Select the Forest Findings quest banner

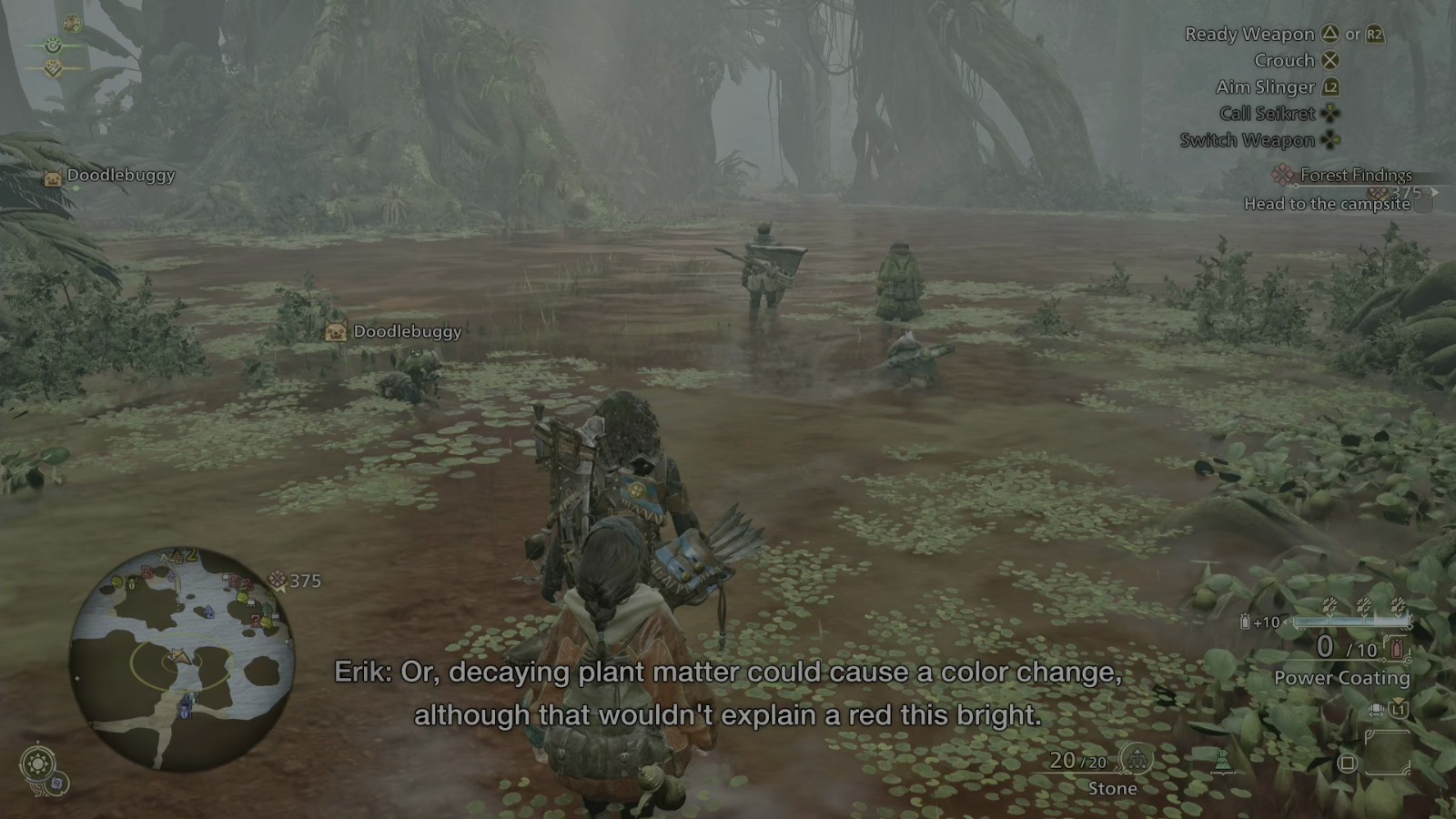(x=1356, y=175)
